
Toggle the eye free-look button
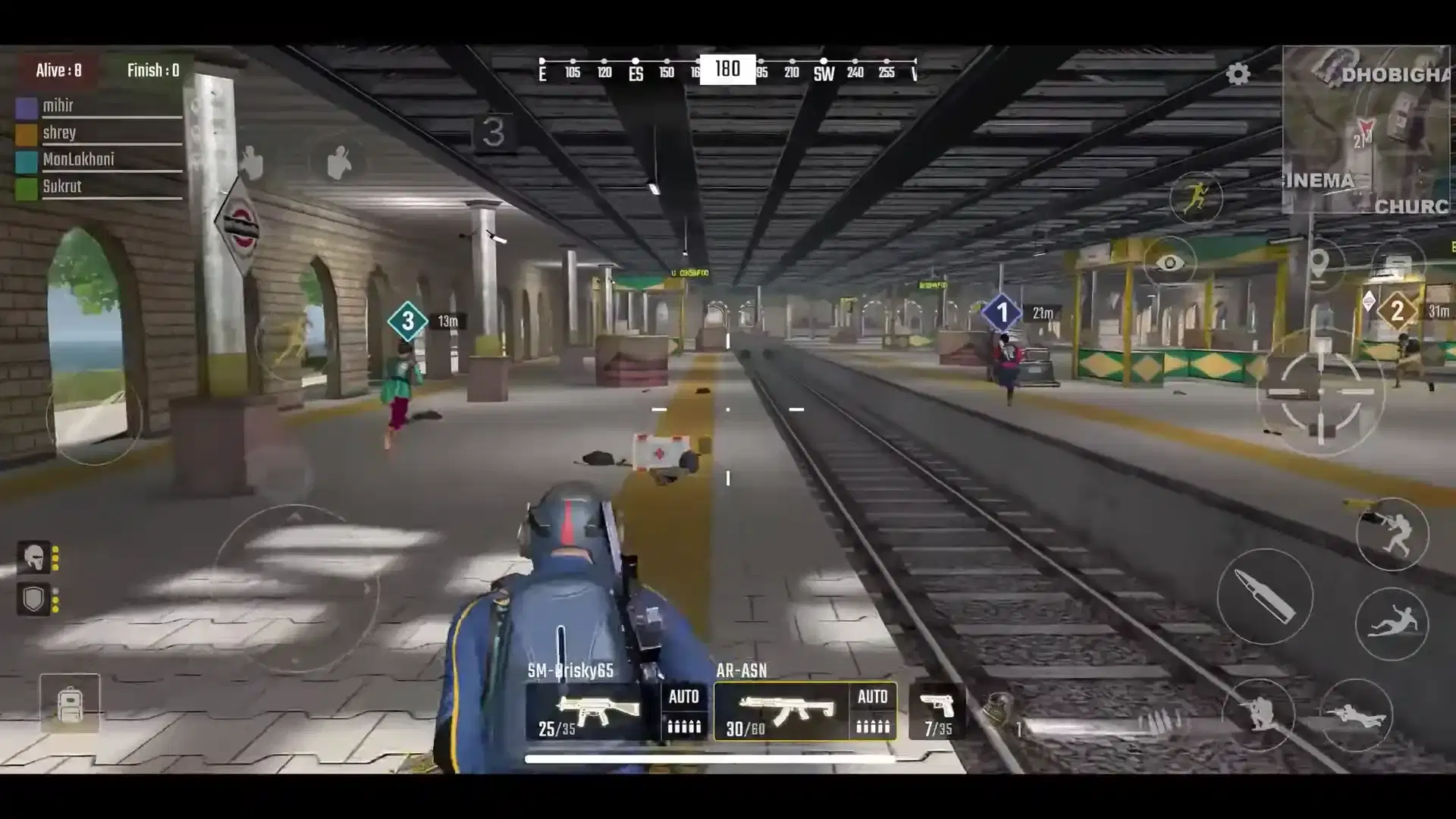point(1169,263)
